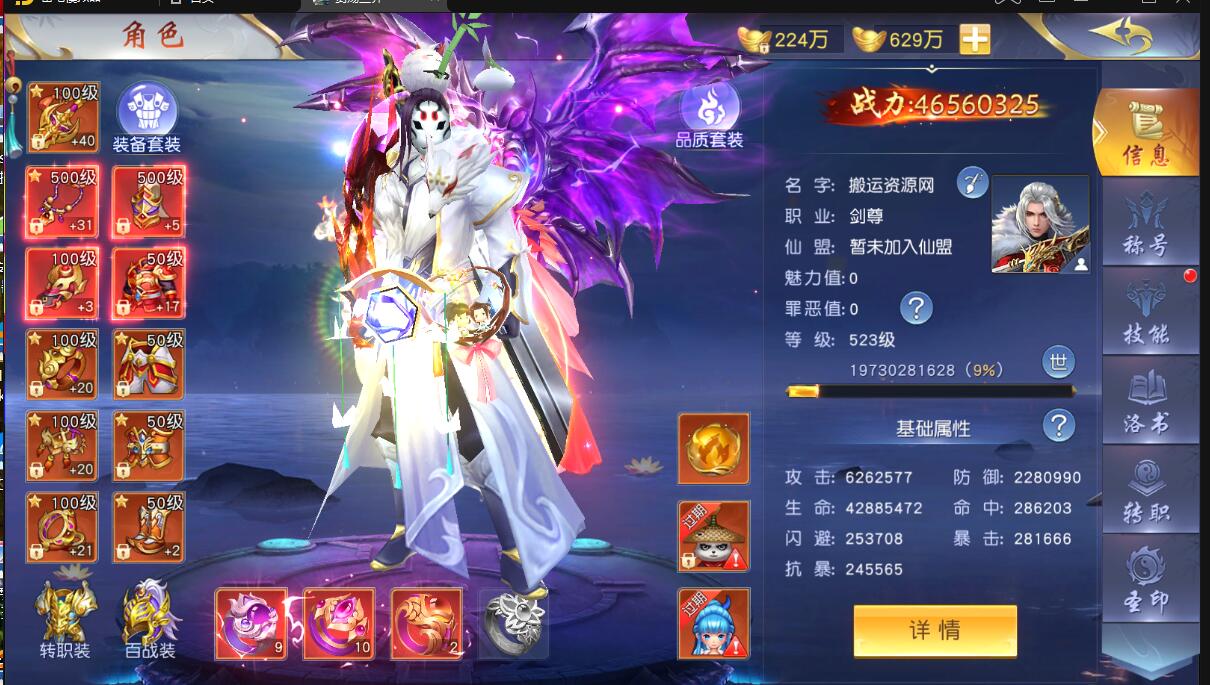Click the rename icon beside character name
This screenshot has width=1210, height=685.
[x=972, y=183]
